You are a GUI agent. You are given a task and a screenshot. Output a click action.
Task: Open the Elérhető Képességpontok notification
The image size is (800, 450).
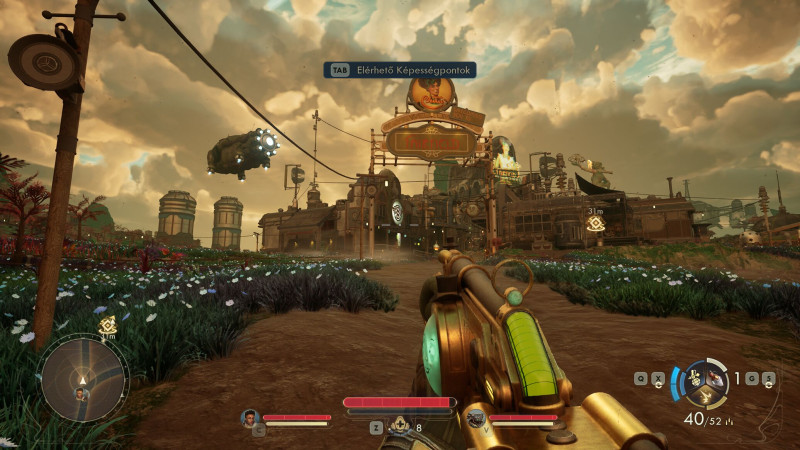tap(399, 70)
